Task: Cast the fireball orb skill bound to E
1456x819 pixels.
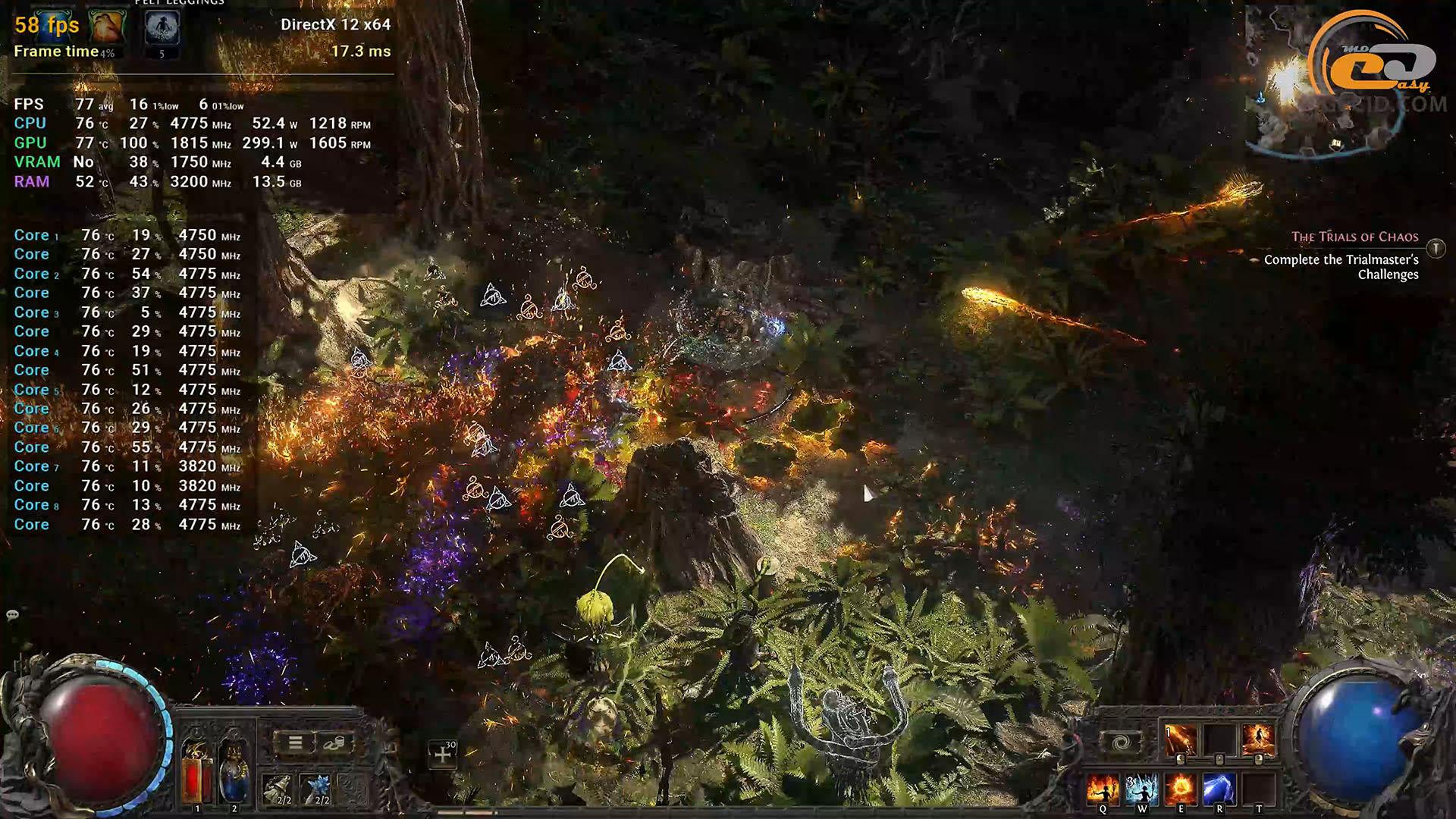Action: (x=1180, y=789)
